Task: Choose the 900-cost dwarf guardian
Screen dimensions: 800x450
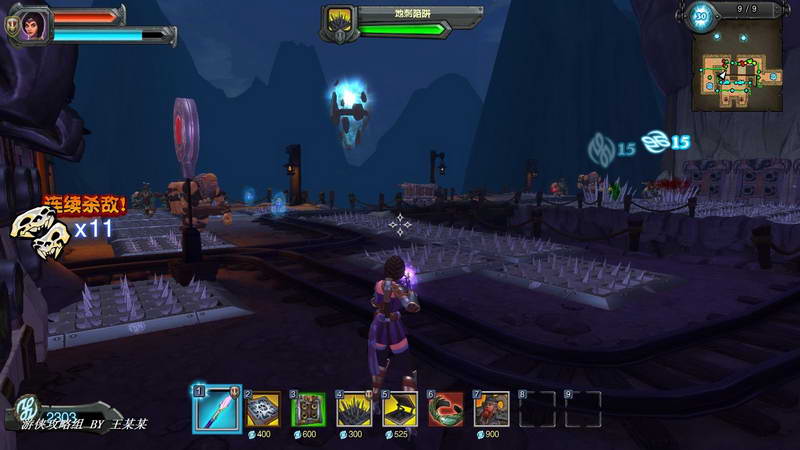Action: tap(491, 408)
